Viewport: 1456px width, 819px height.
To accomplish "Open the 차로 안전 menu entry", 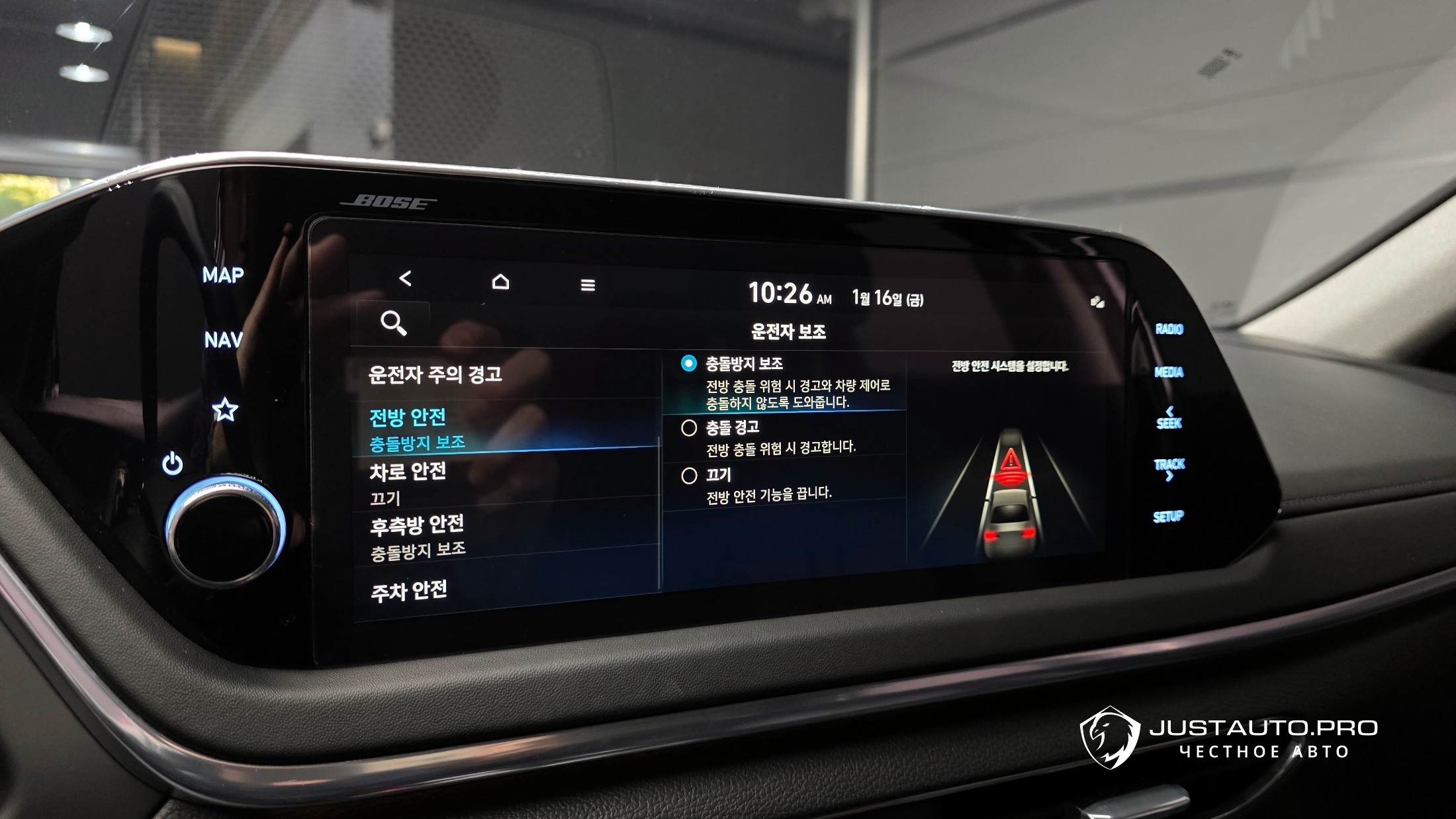I will click(x=408, y=482).
